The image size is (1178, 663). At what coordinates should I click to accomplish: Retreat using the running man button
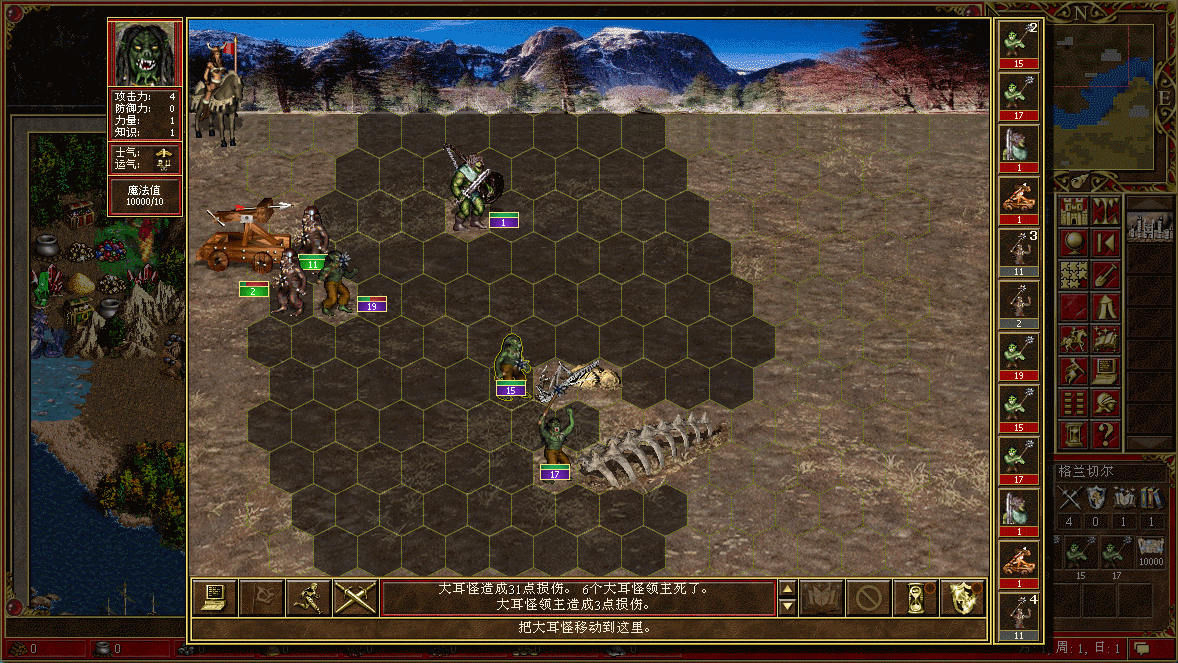(308, 598)
